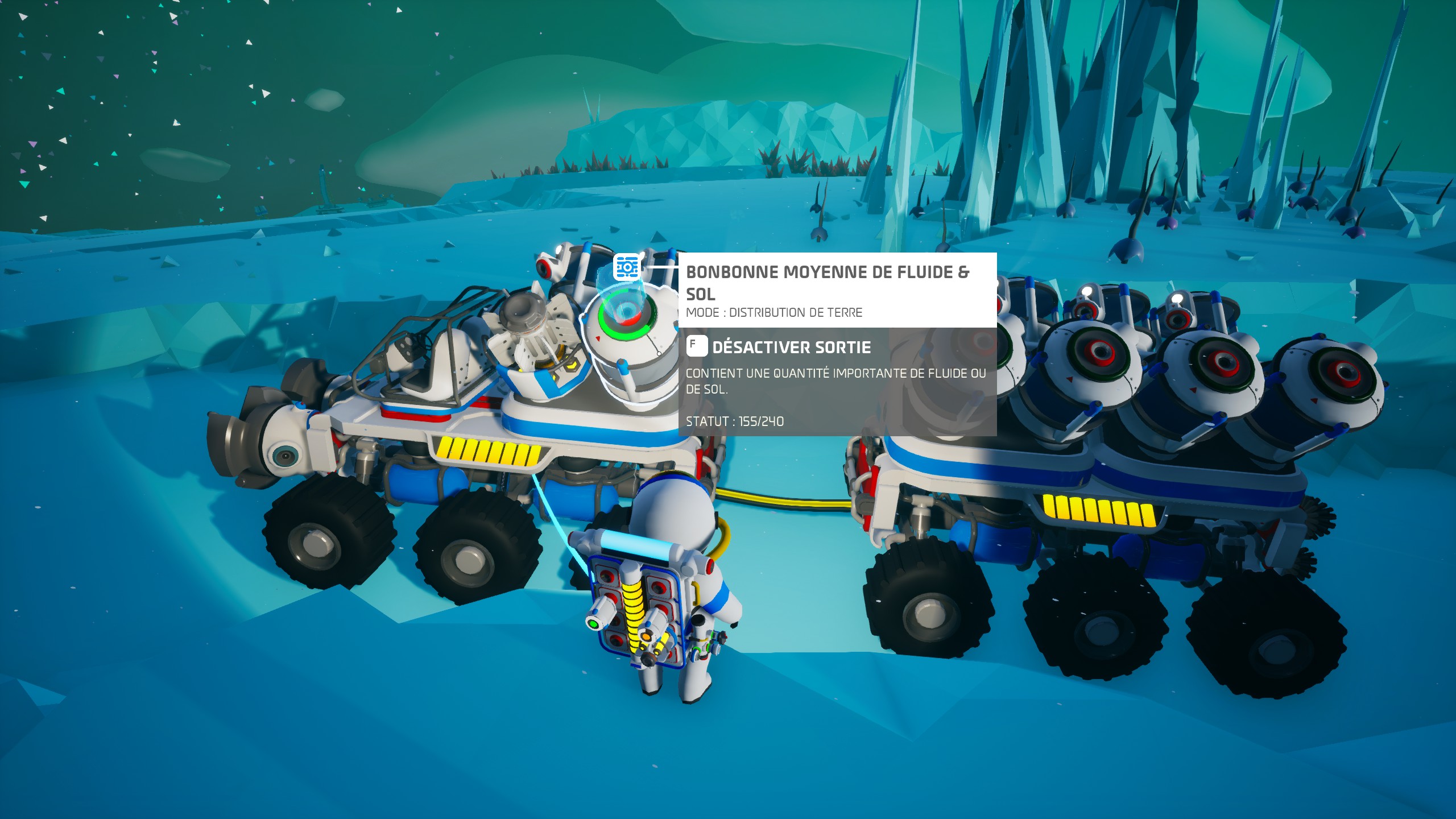Click the blue canister tooltip icon
Viewport: 1456px width, 819px height.
(627, 267)
